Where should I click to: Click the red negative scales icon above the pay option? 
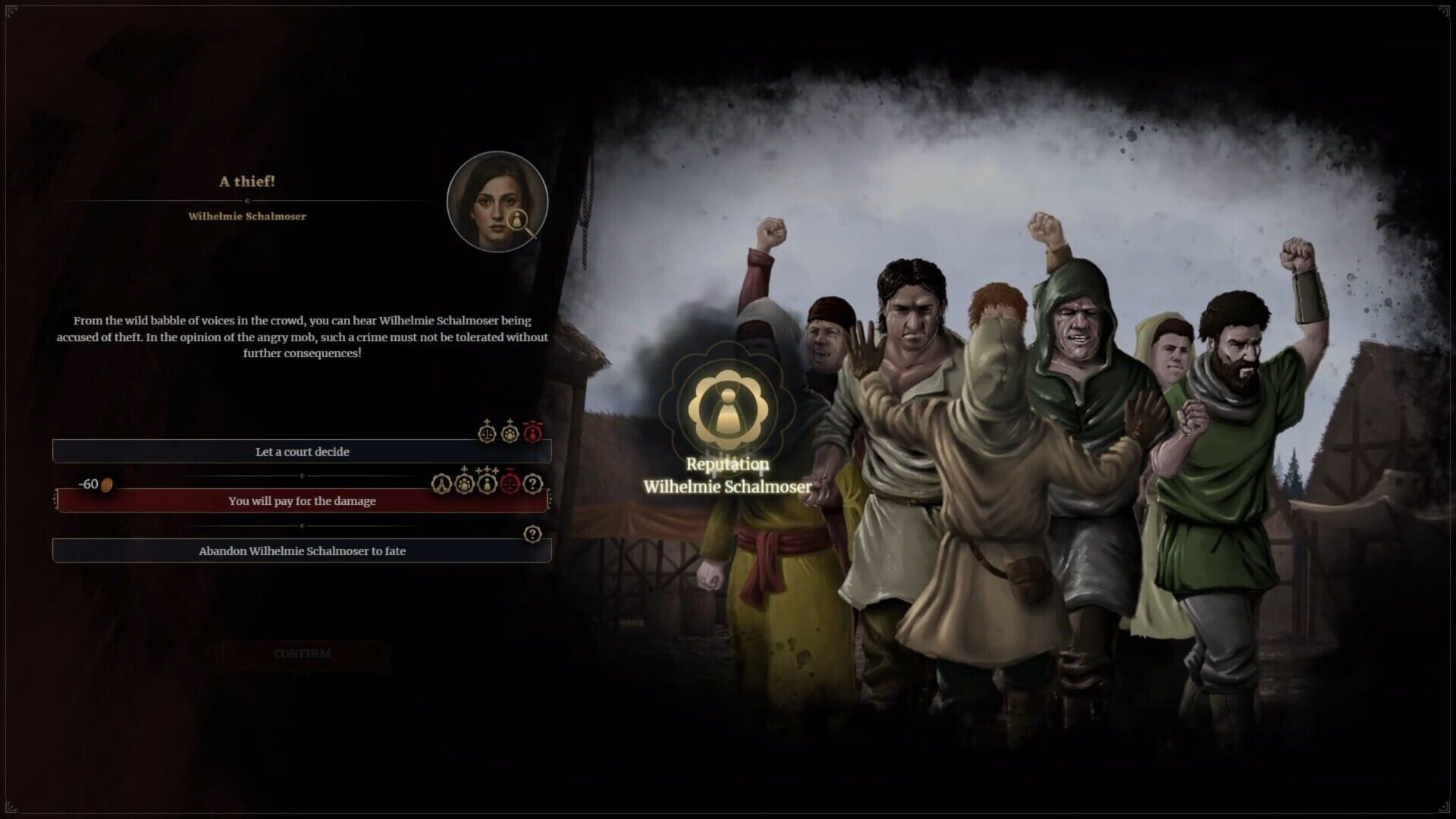(510, 484)
